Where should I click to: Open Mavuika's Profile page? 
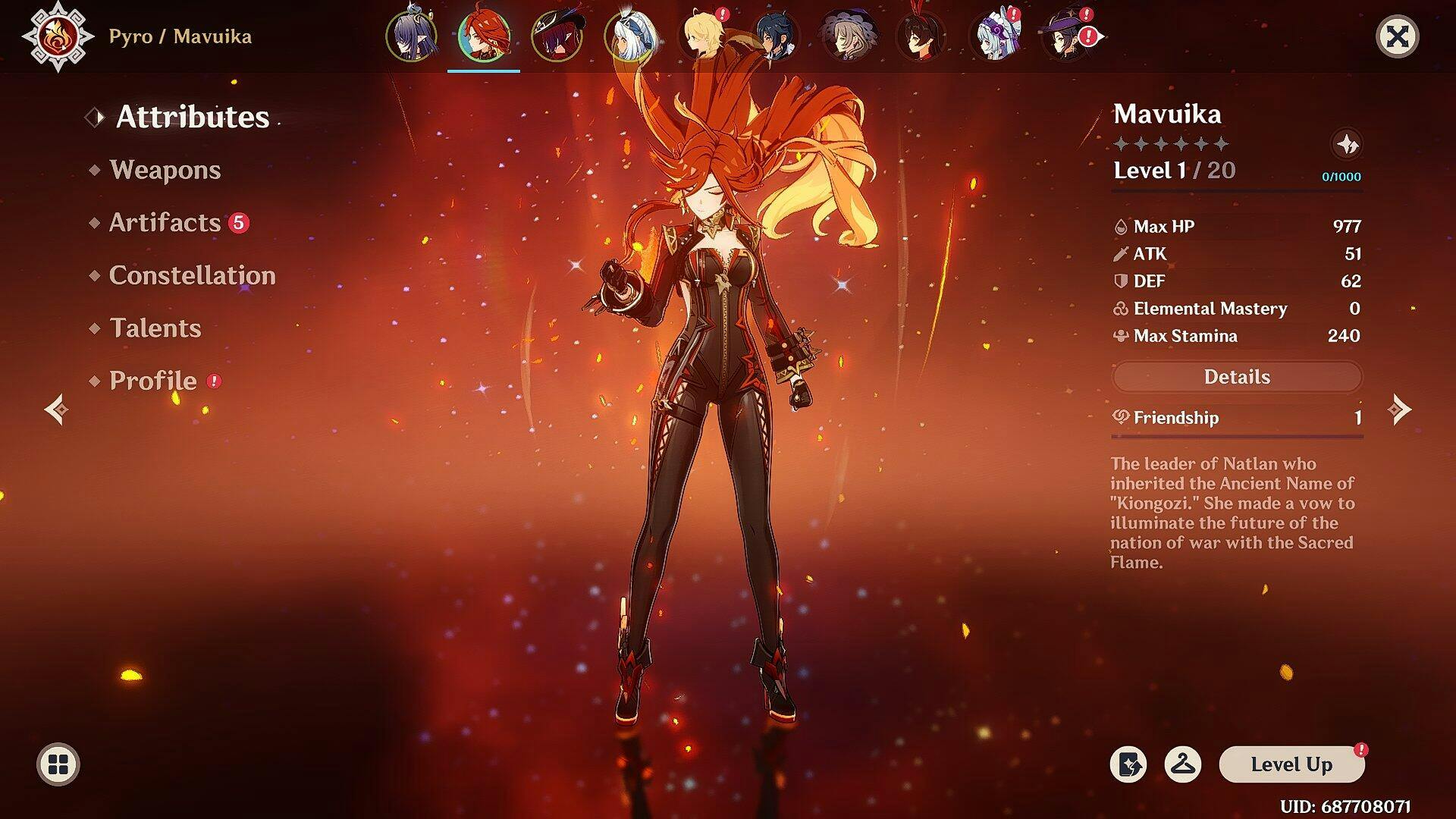[x=152, y=381]
